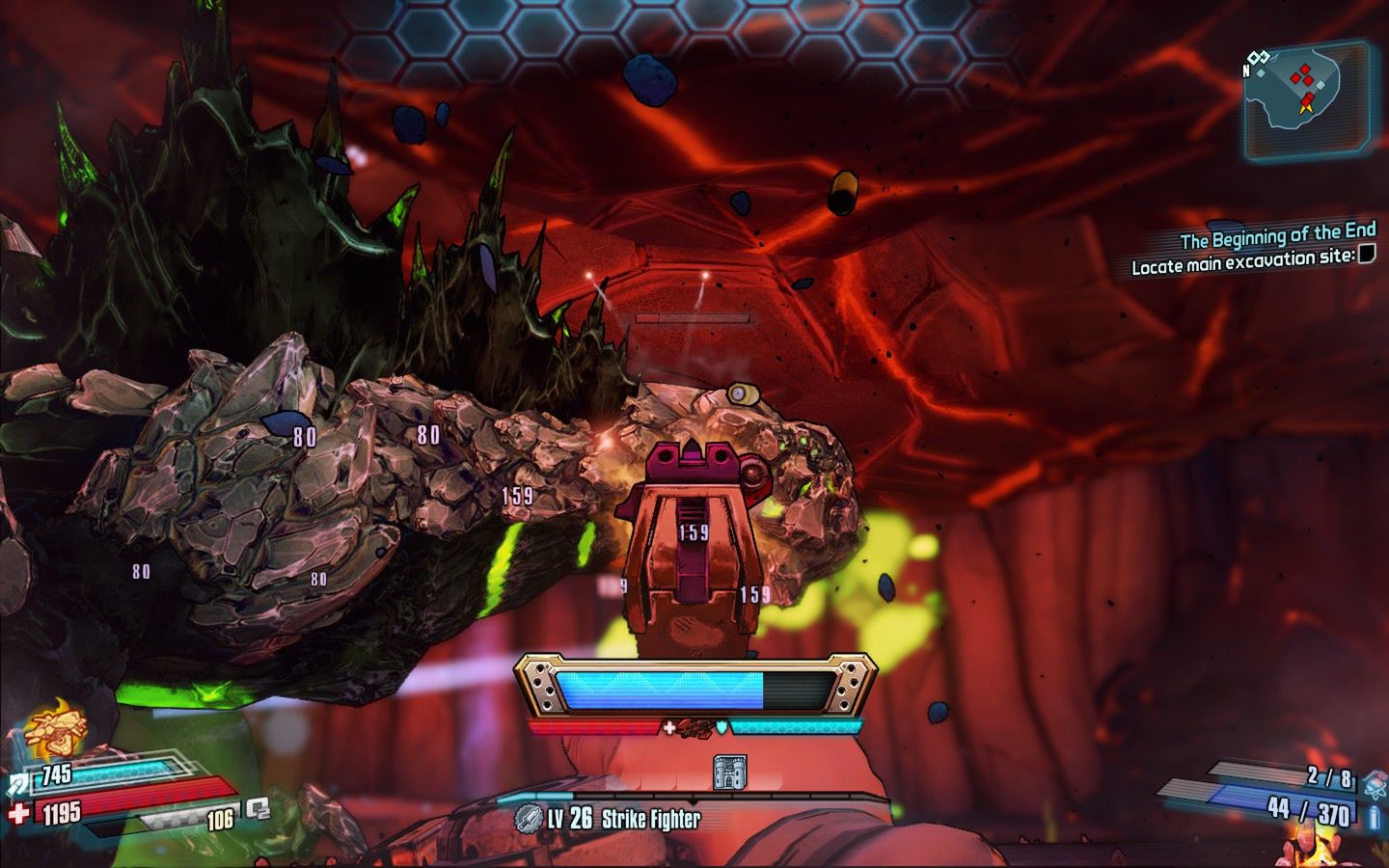Tick the Locate main excavation site checkbox

coord(1367,254)
